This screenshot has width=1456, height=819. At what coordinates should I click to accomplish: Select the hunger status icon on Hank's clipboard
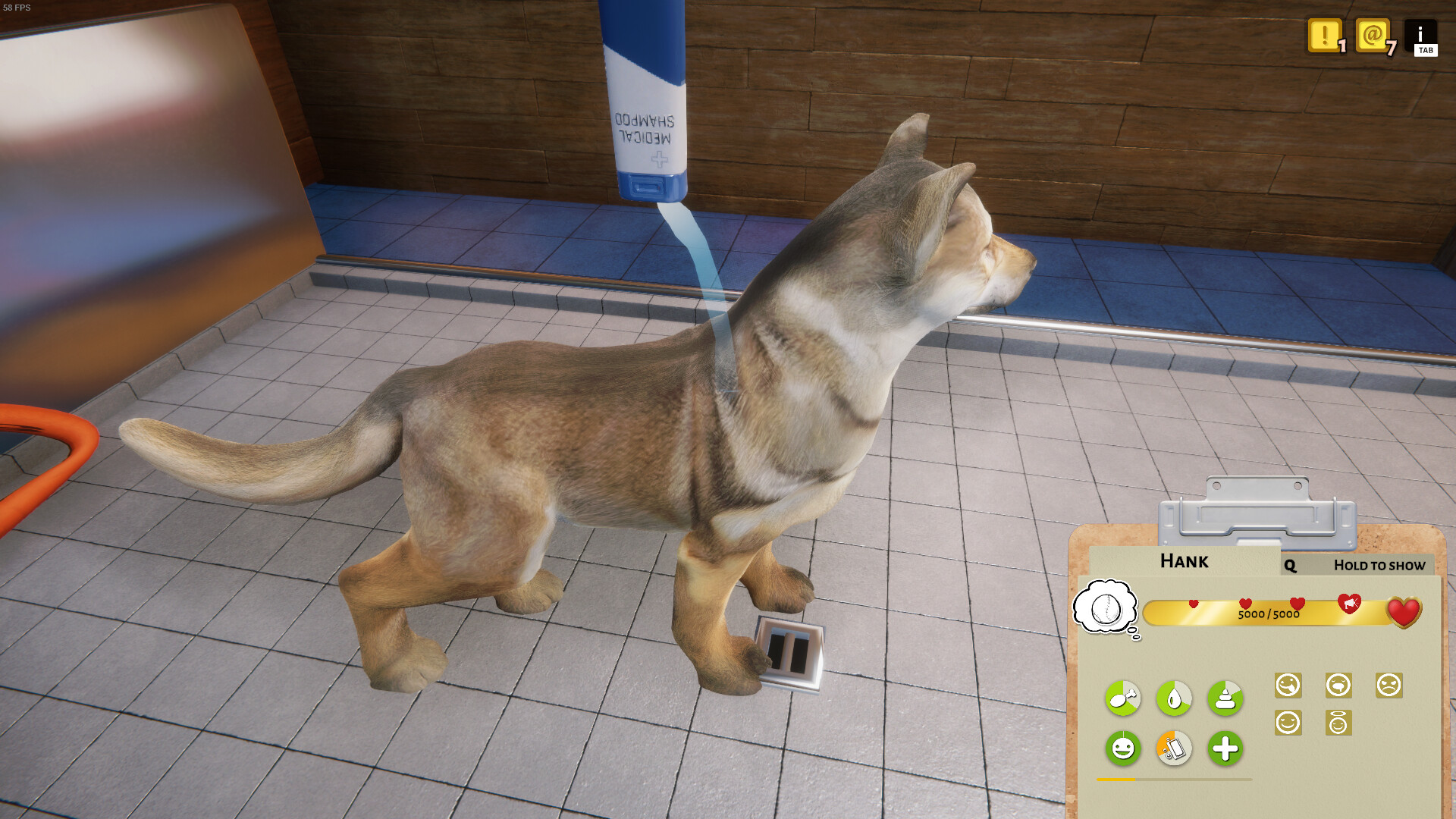[1122, 698]
